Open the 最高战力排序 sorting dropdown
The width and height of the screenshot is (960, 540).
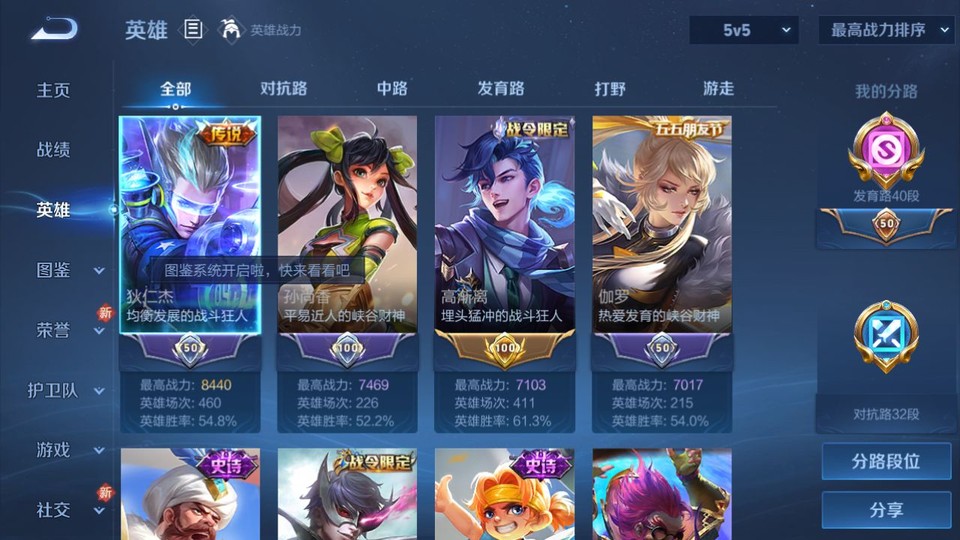[887, 30]
